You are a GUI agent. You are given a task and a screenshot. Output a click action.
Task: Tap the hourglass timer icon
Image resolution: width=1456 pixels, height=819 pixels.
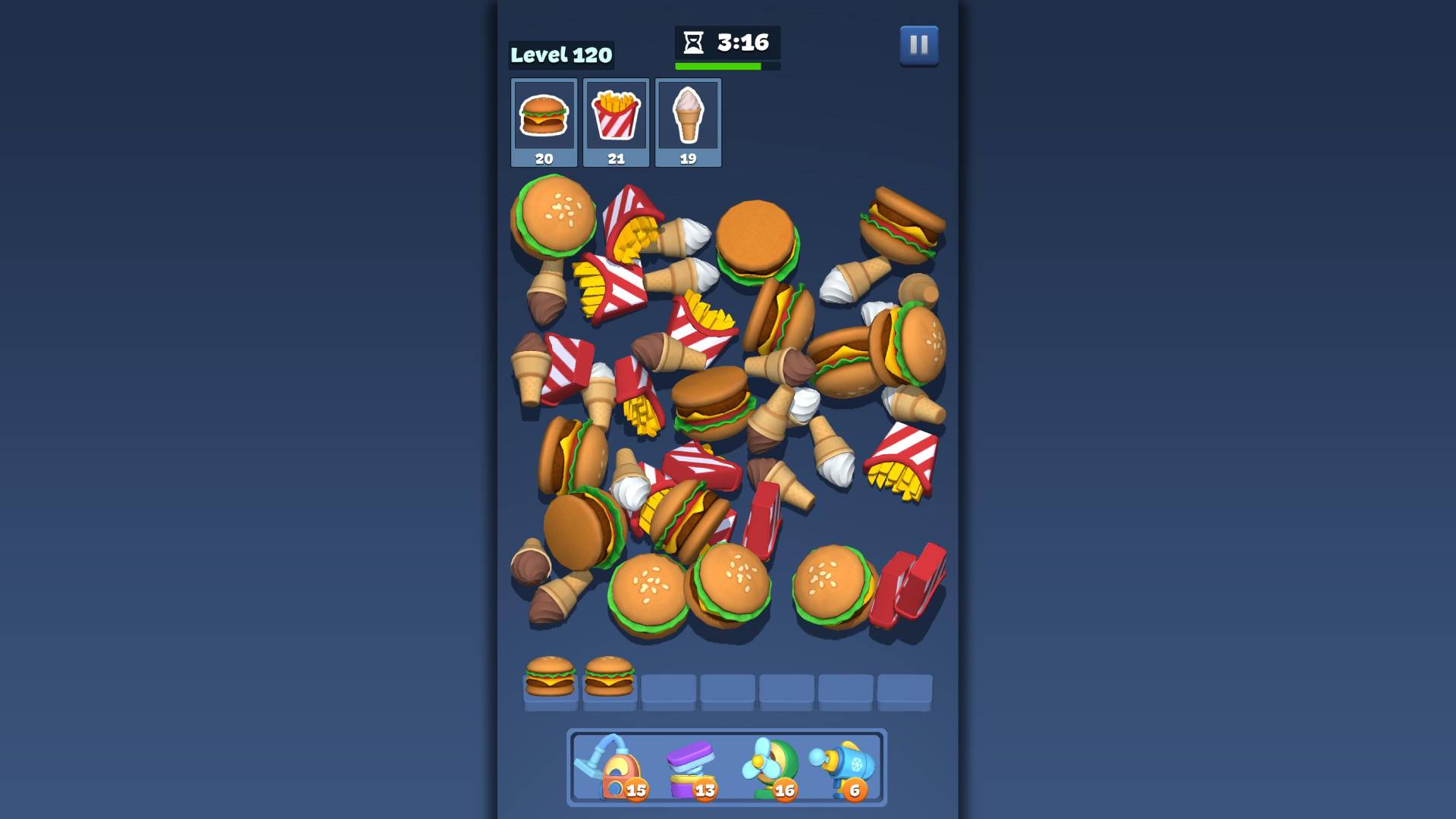(692, 43)
